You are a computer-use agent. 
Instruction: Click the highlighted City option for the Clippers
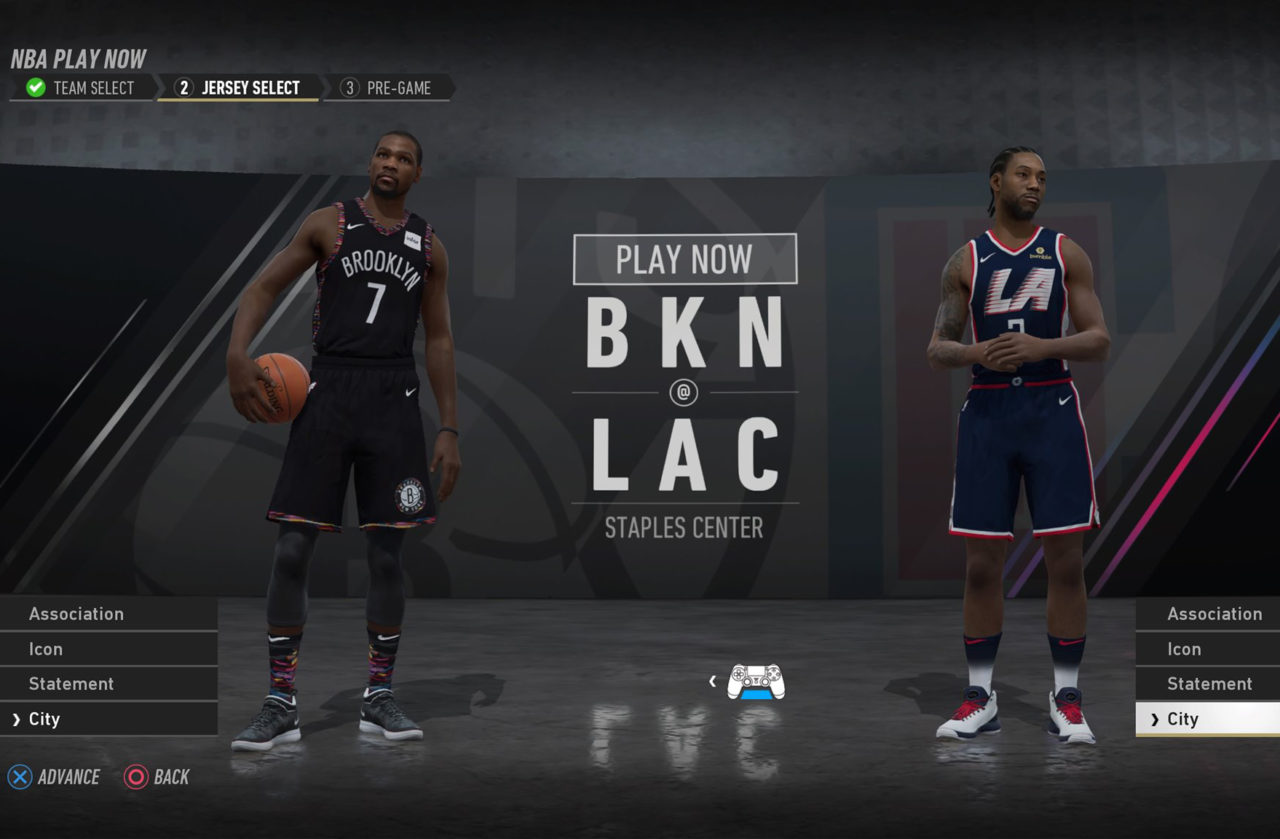click(x=1208, y=719)
